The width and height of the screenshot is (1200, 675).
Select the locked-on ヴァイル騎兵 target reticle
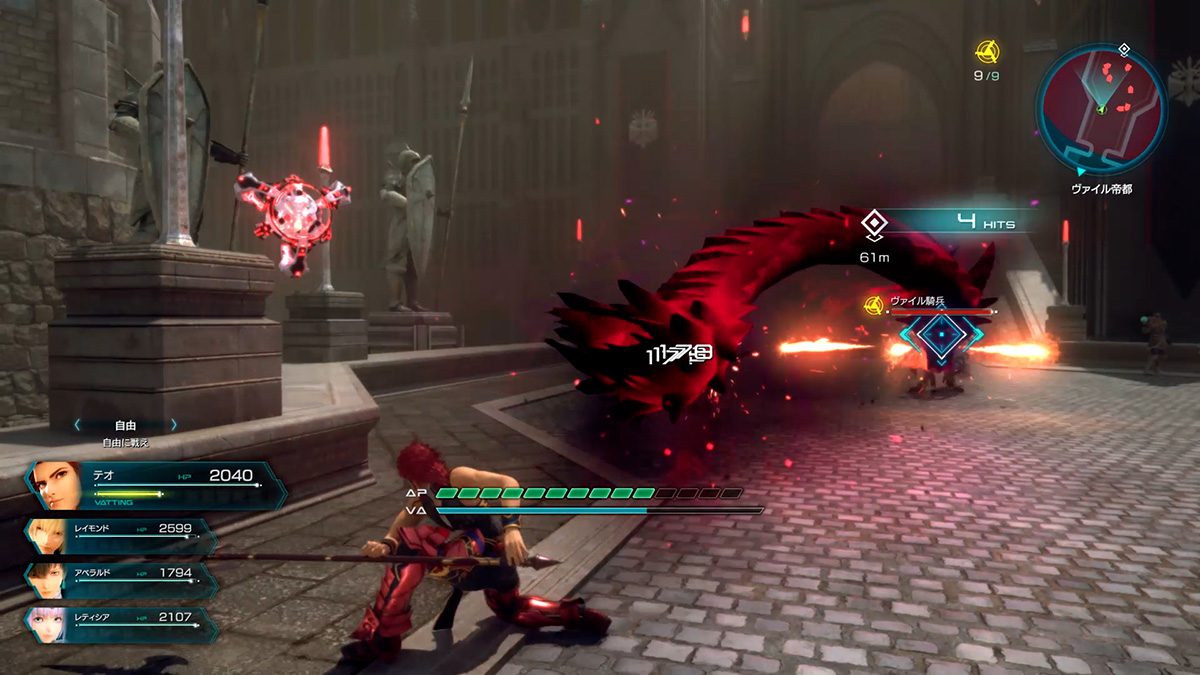click(x=939, y=335)
